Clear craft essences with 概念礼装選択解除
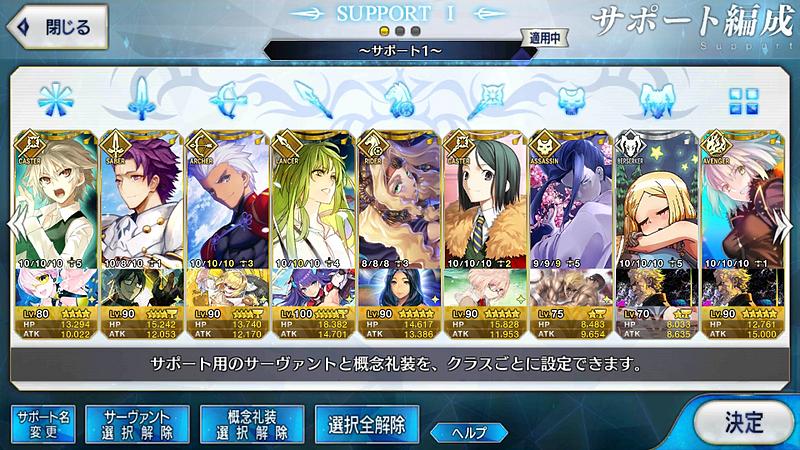Screen dimensions: 800x450 coord(251,423)
